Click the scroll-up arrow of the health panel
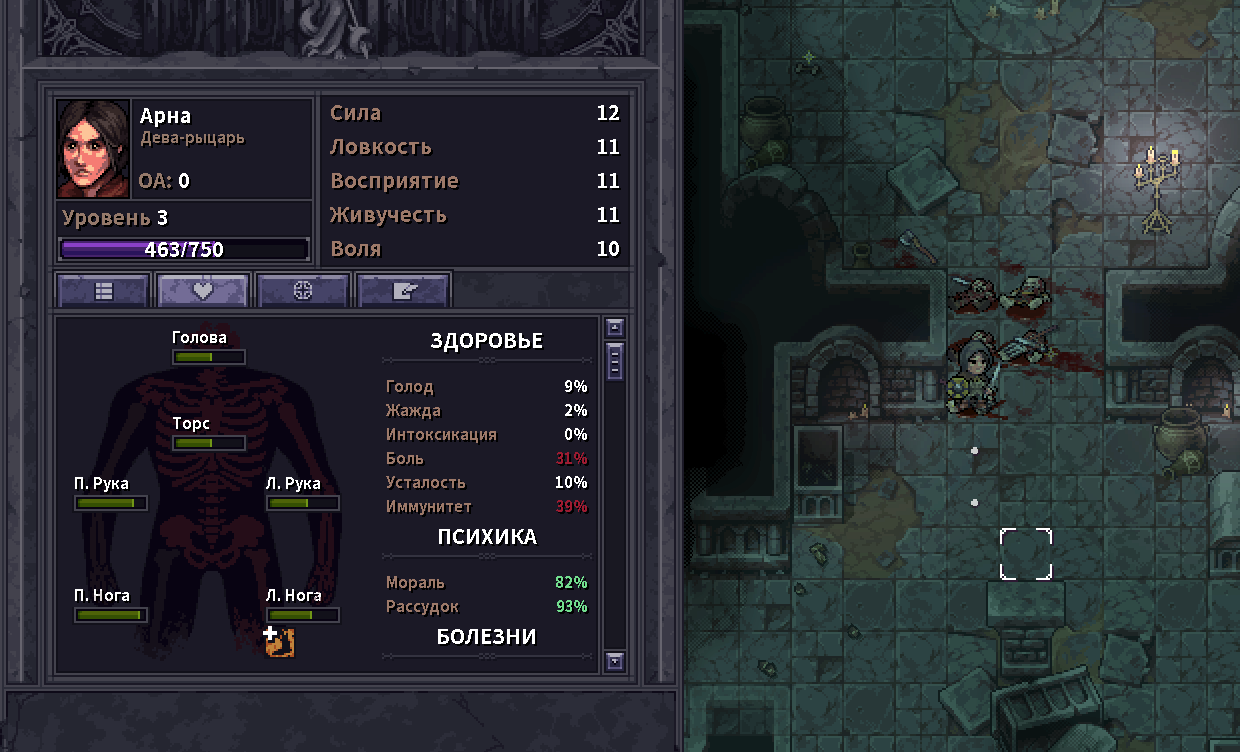This screenshot has width=1240, height=752. pyautogui.click(x=615, y=328)
